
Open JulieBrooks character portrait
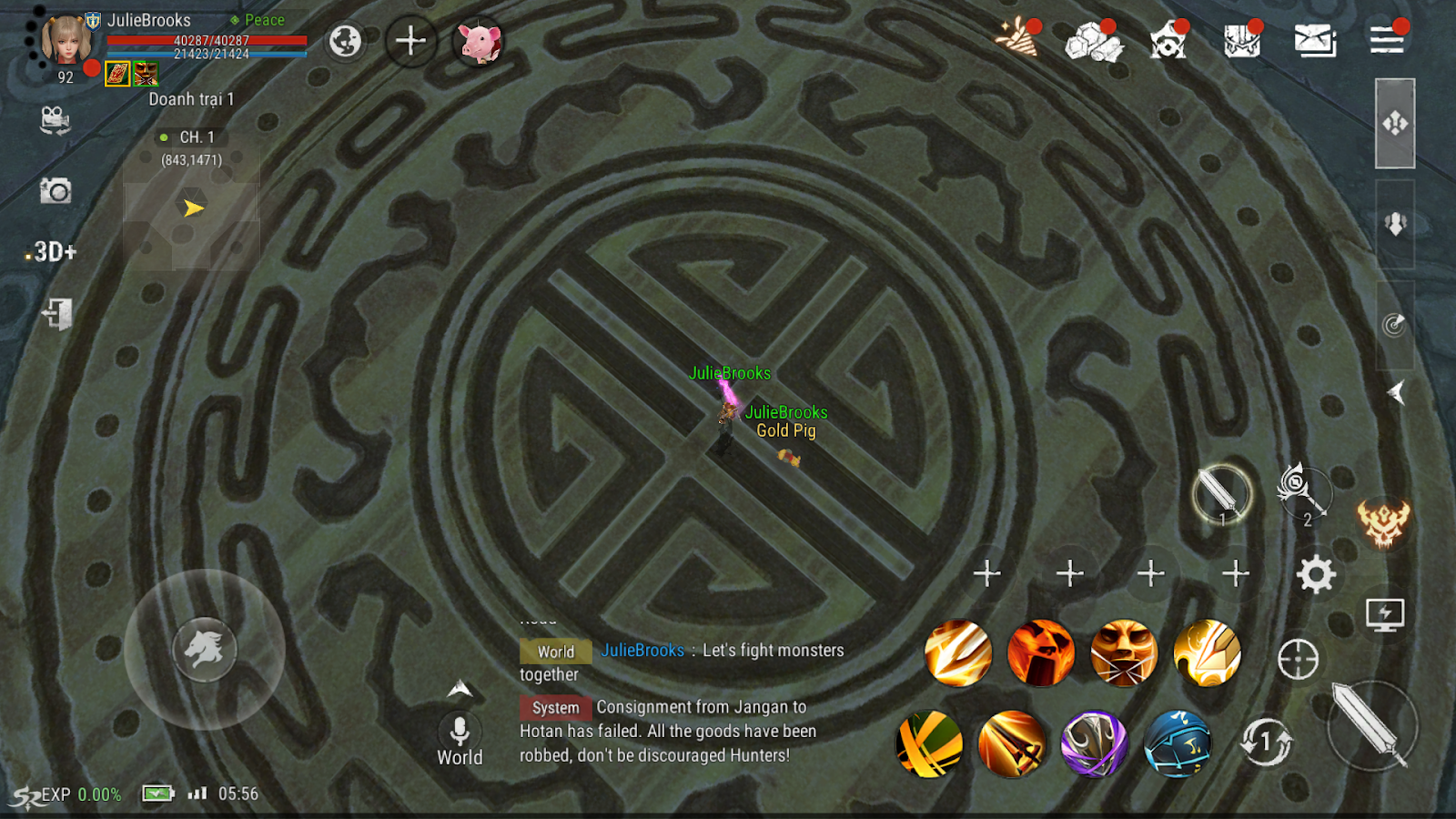pyautogui.click(x=66, y=40)
